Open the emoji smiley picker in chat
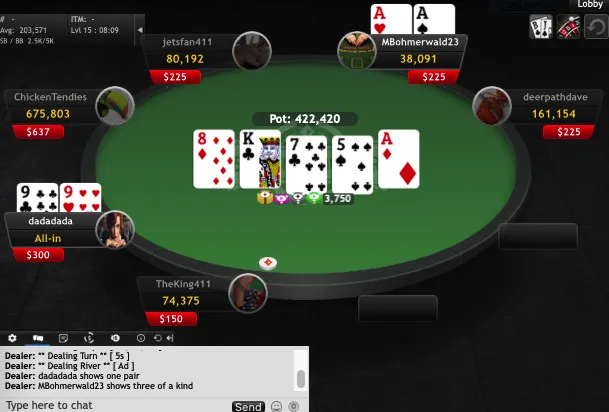This screenshot has height=412, width=609. (276, 406)
